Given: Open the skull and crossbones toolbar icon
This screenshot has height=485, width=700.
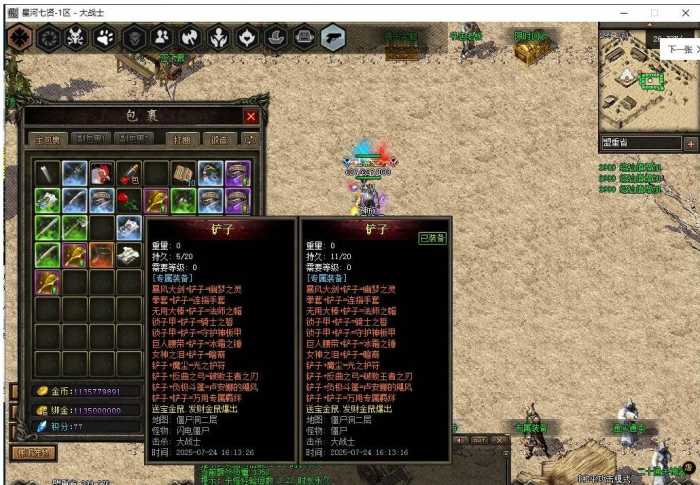Looking at the screenshot, I should (x=75, y=39).
